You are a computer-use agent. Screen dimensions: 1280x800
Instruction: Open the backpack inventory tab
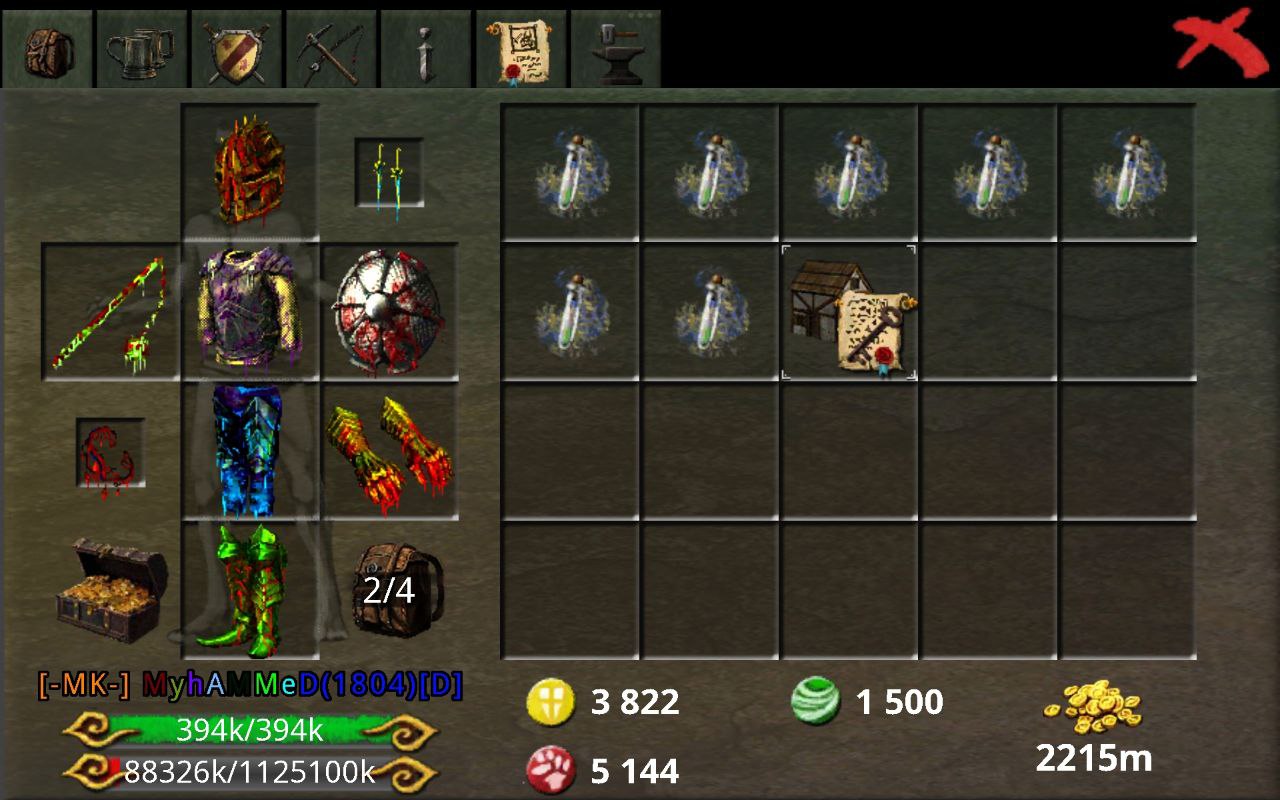coord(46,49)
